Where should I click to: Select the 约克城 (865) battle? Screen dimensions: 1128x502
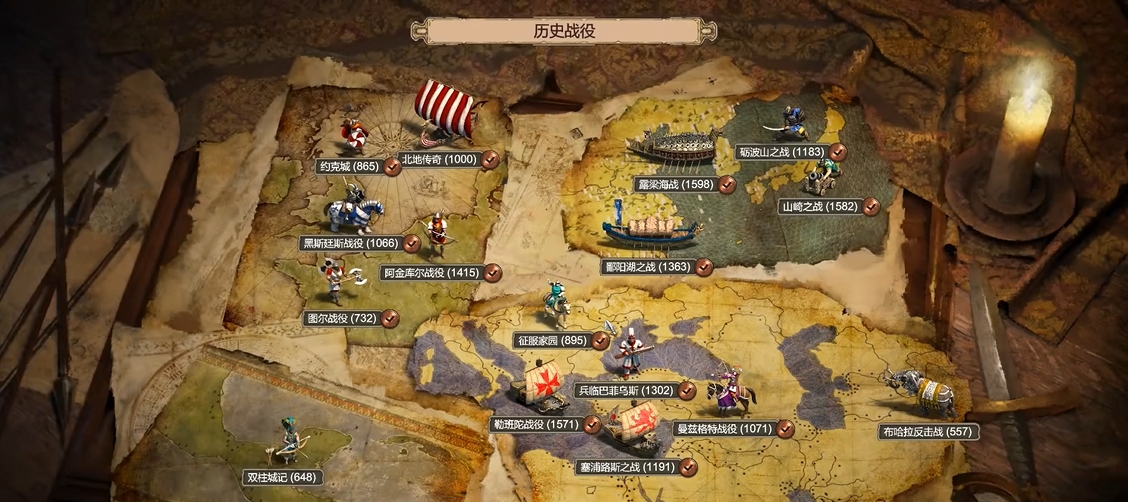[348, 167]
